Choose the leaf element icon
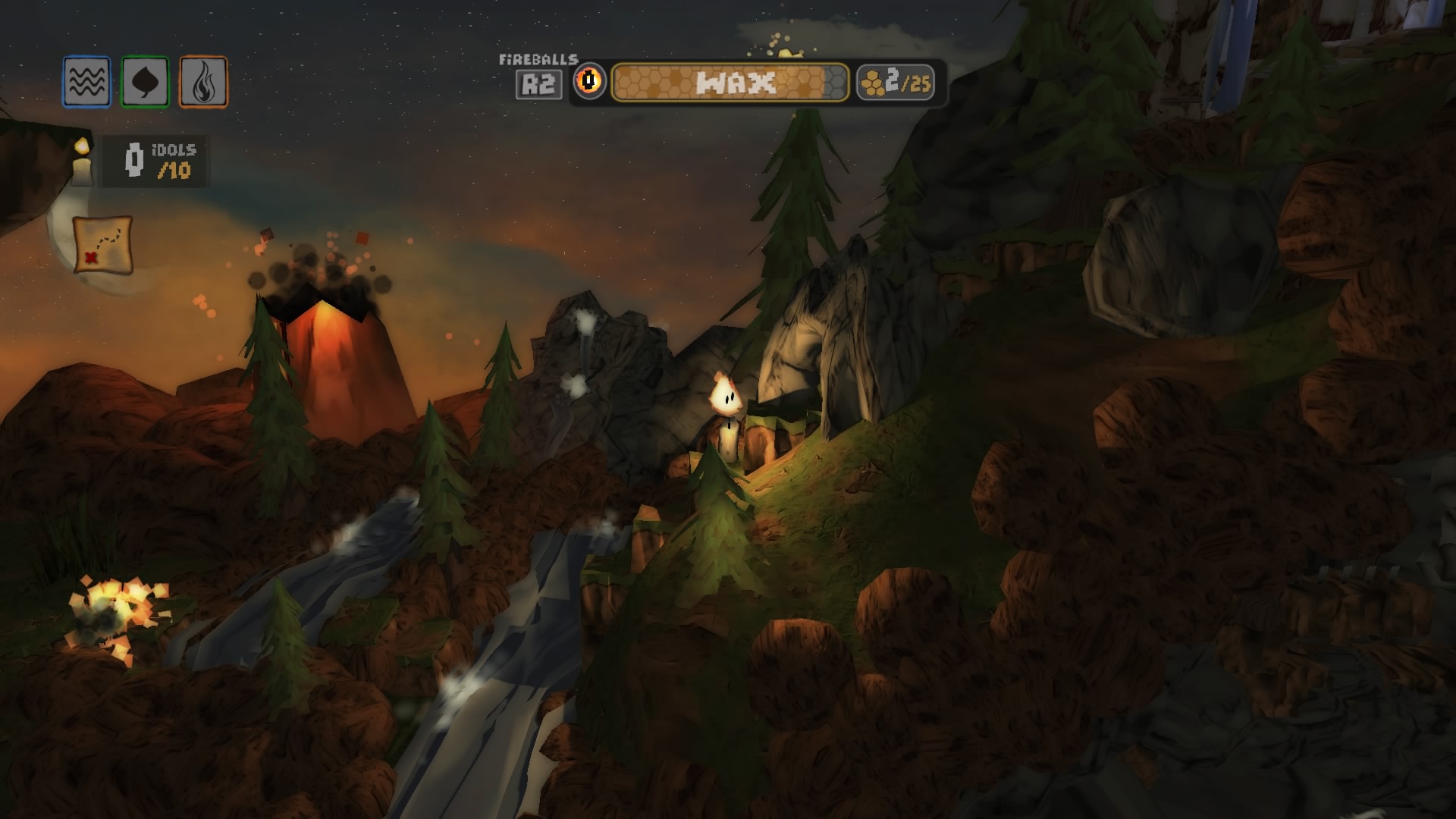1456x819 pixels. tap(145, 82)
